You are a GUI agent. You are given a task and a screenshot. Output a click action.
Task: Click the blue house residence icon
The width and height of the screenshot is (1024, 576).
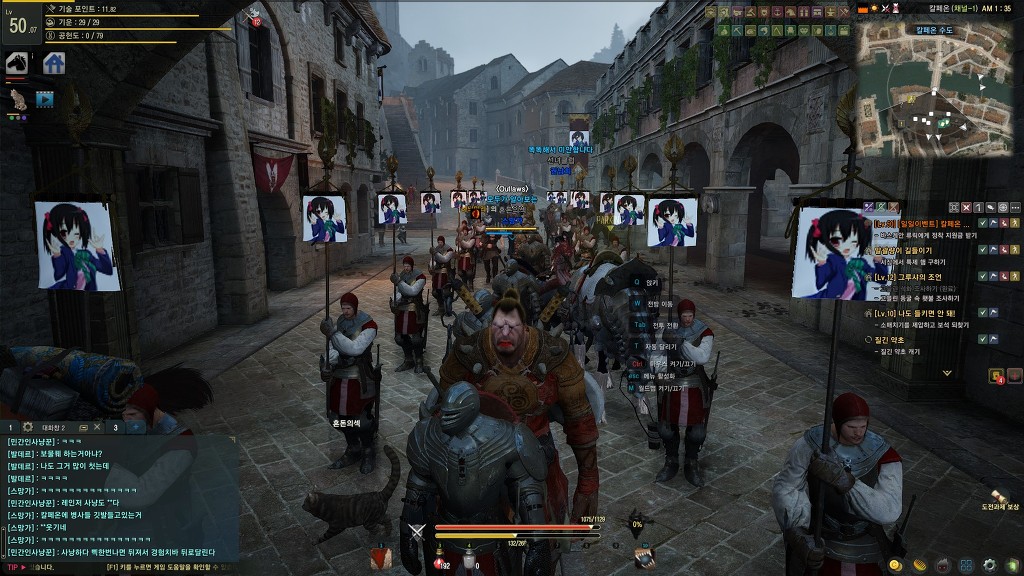click(x=54, y=63)
